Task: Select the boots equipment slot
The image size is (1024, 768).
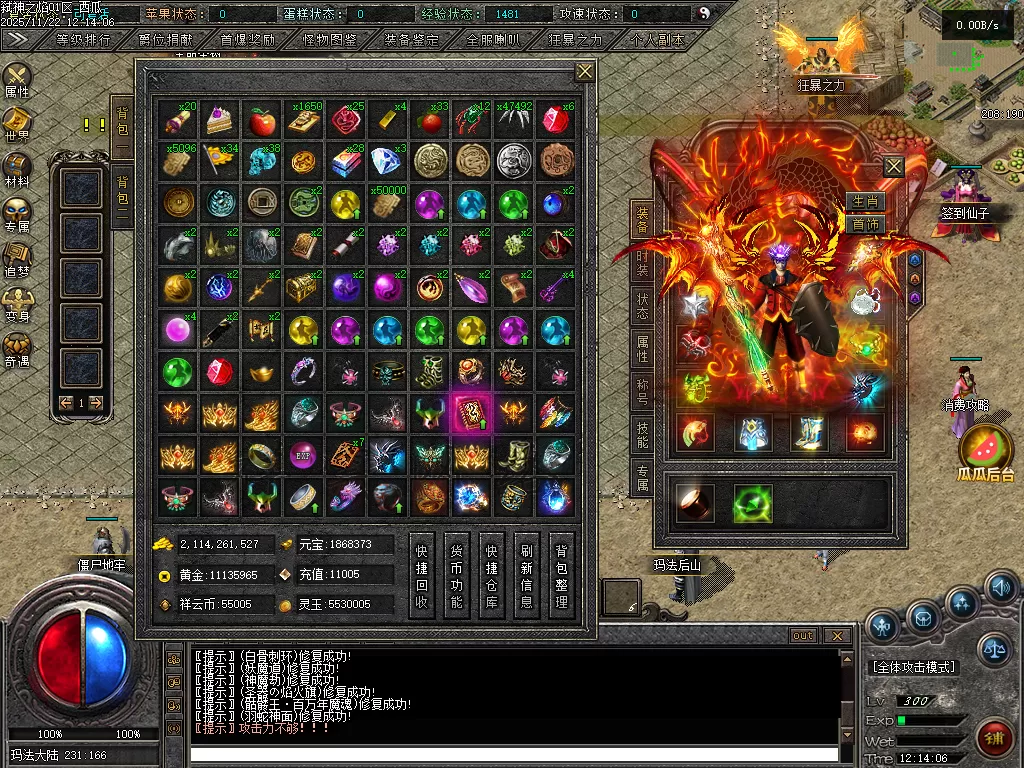Action: pos(808,433)
